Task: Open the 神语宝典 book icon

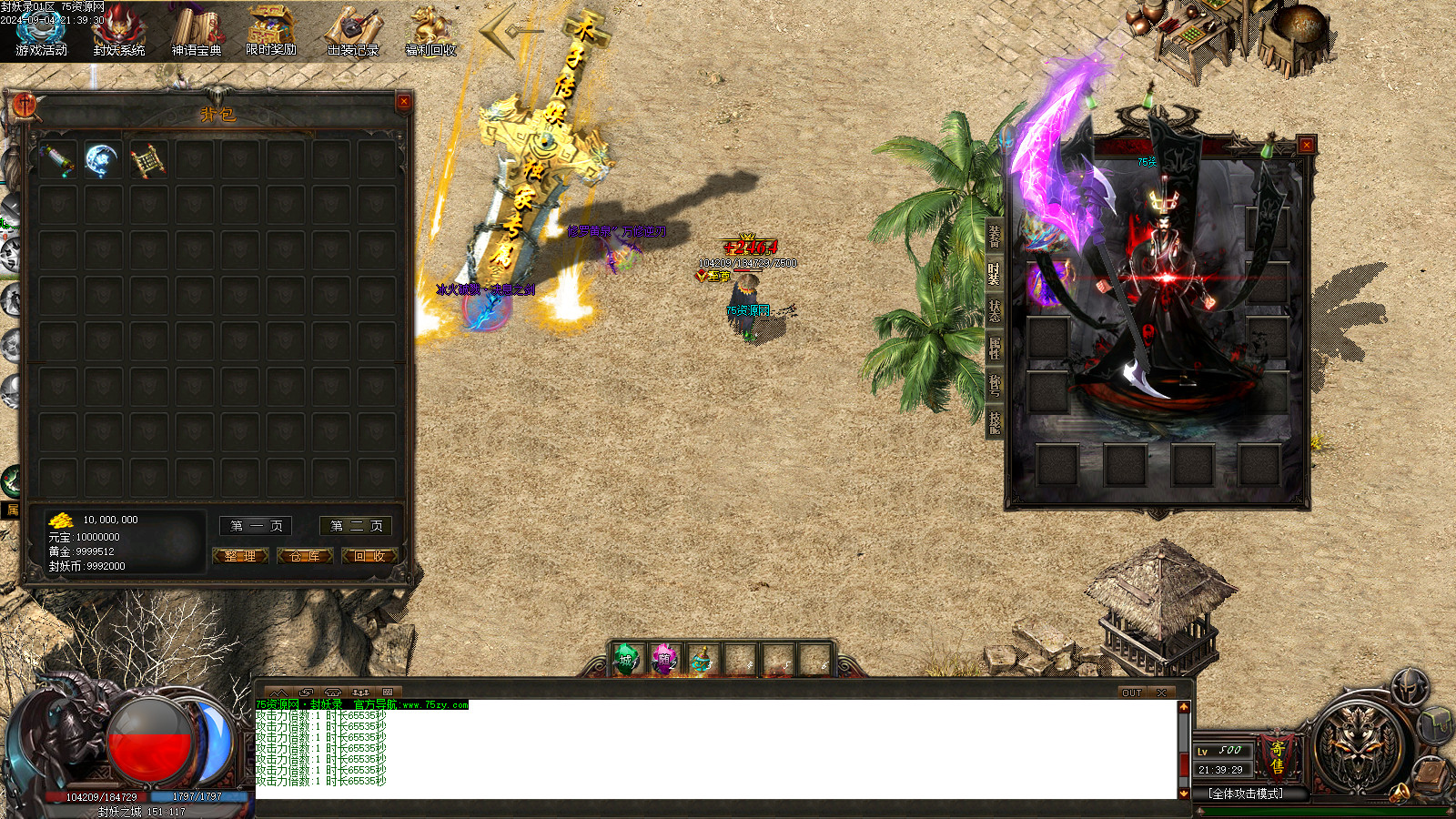Action: click(197, 30)
